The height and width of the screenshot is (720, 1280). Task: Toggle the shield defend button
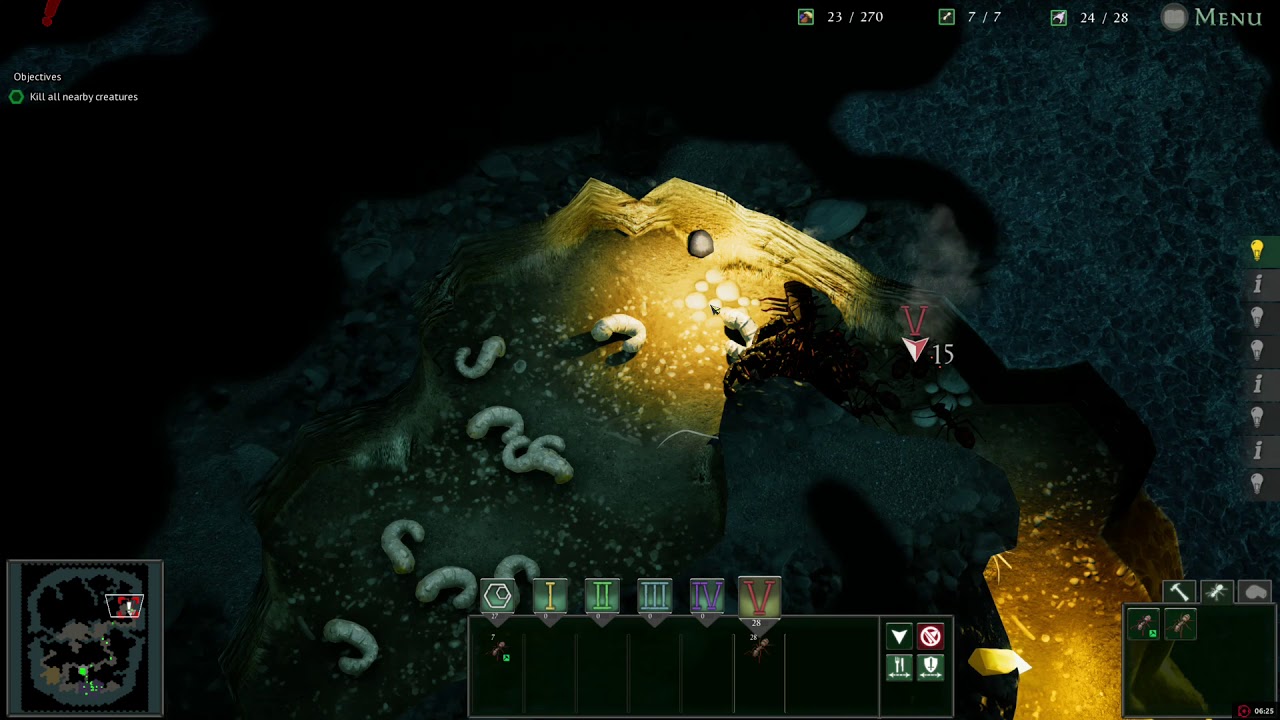click(x=931, y=667)
